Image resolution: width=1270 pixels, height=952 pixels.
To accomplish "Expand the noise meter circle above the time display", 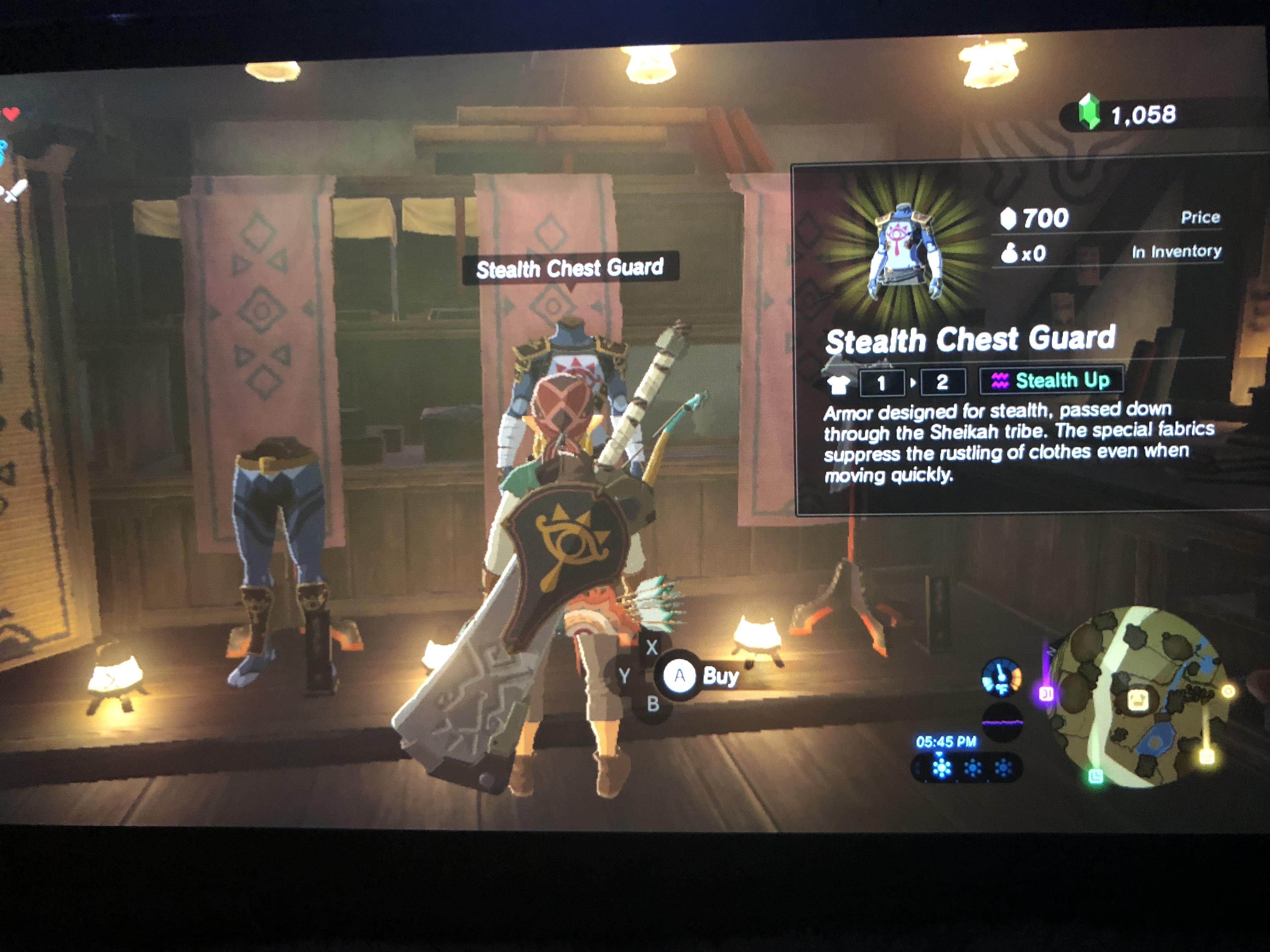I will (1002, 723).
